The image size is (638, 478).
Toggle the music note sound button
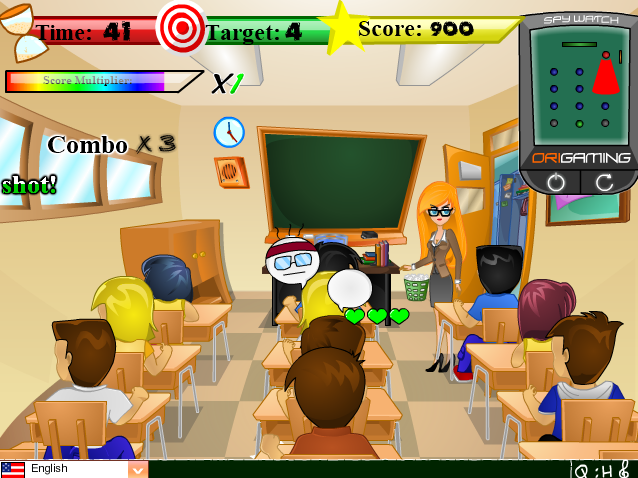(x=624, y=469)
